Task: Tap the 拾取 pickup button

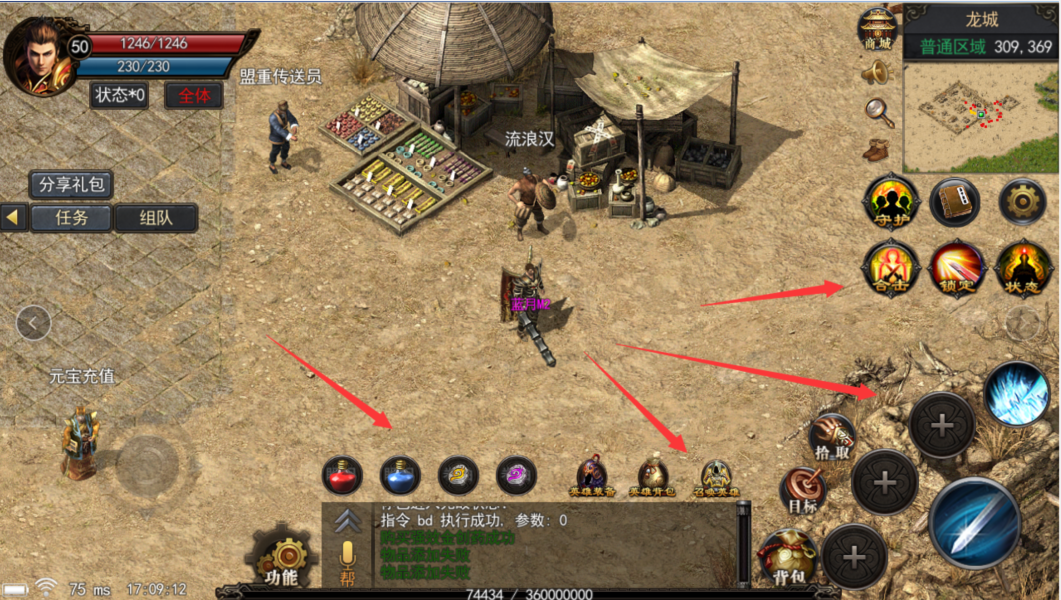Action: pos(832,436)
